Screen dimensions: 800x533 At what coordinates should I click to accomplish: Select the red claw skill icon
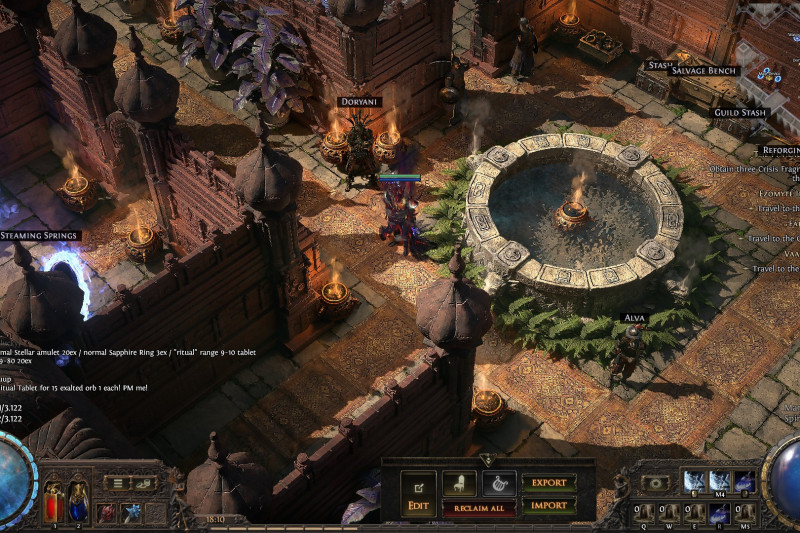coord(107,513)
